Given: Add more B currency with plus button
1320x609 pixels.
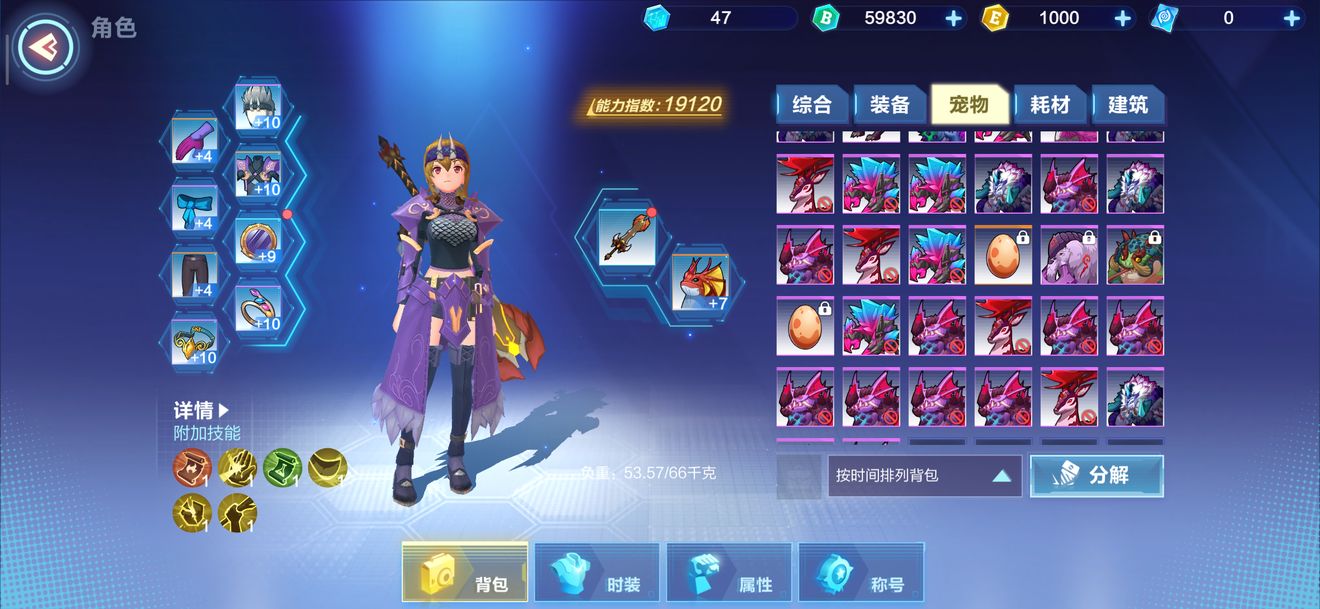Looking at the screenshot, I should (x=953, y=18).
